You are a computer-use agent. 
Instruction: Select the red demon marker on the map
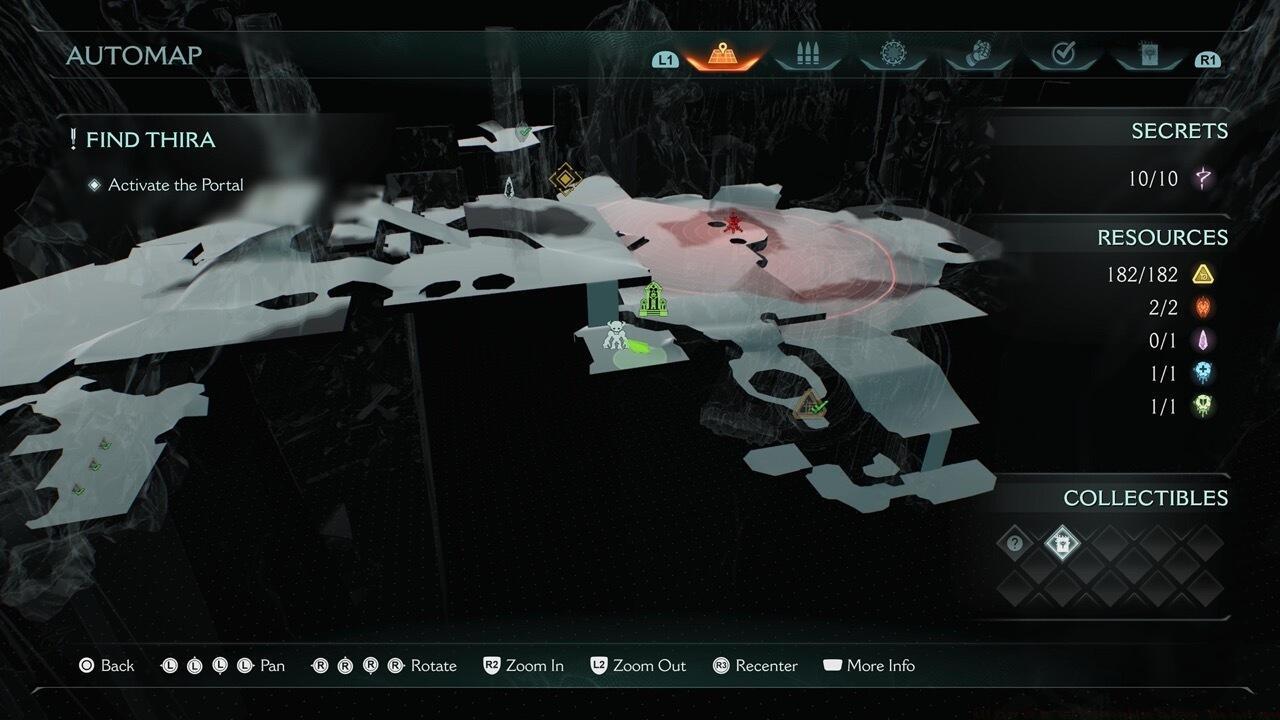pos(734,221)
